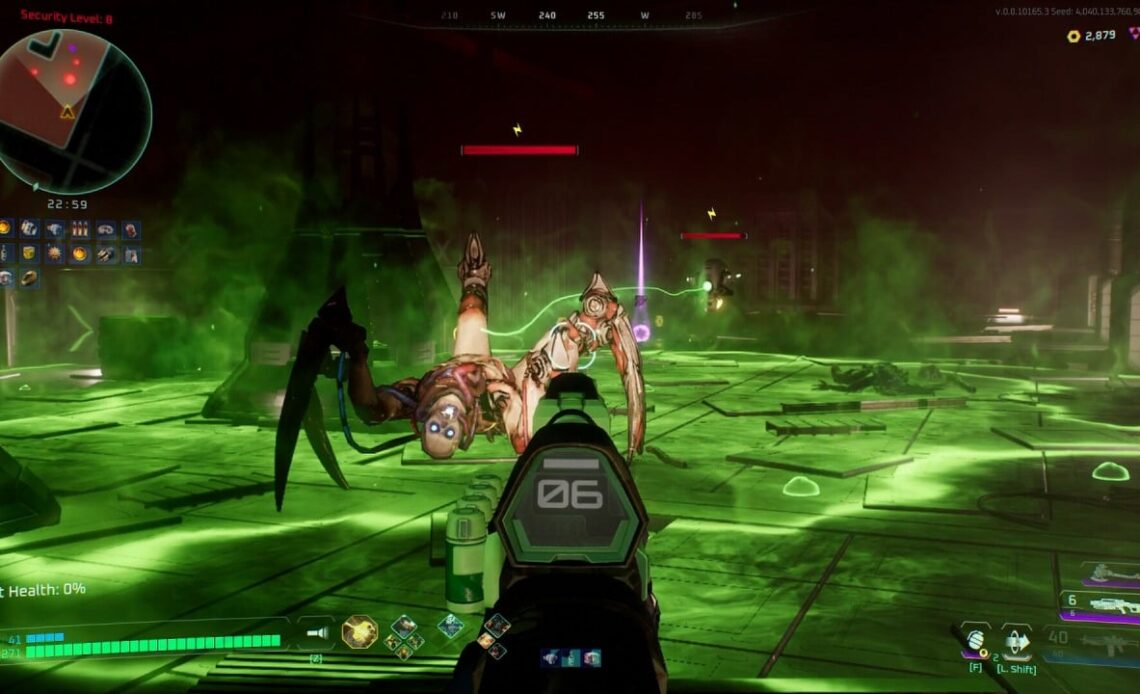Select the three bullets upgrade icon

(80, 230)
